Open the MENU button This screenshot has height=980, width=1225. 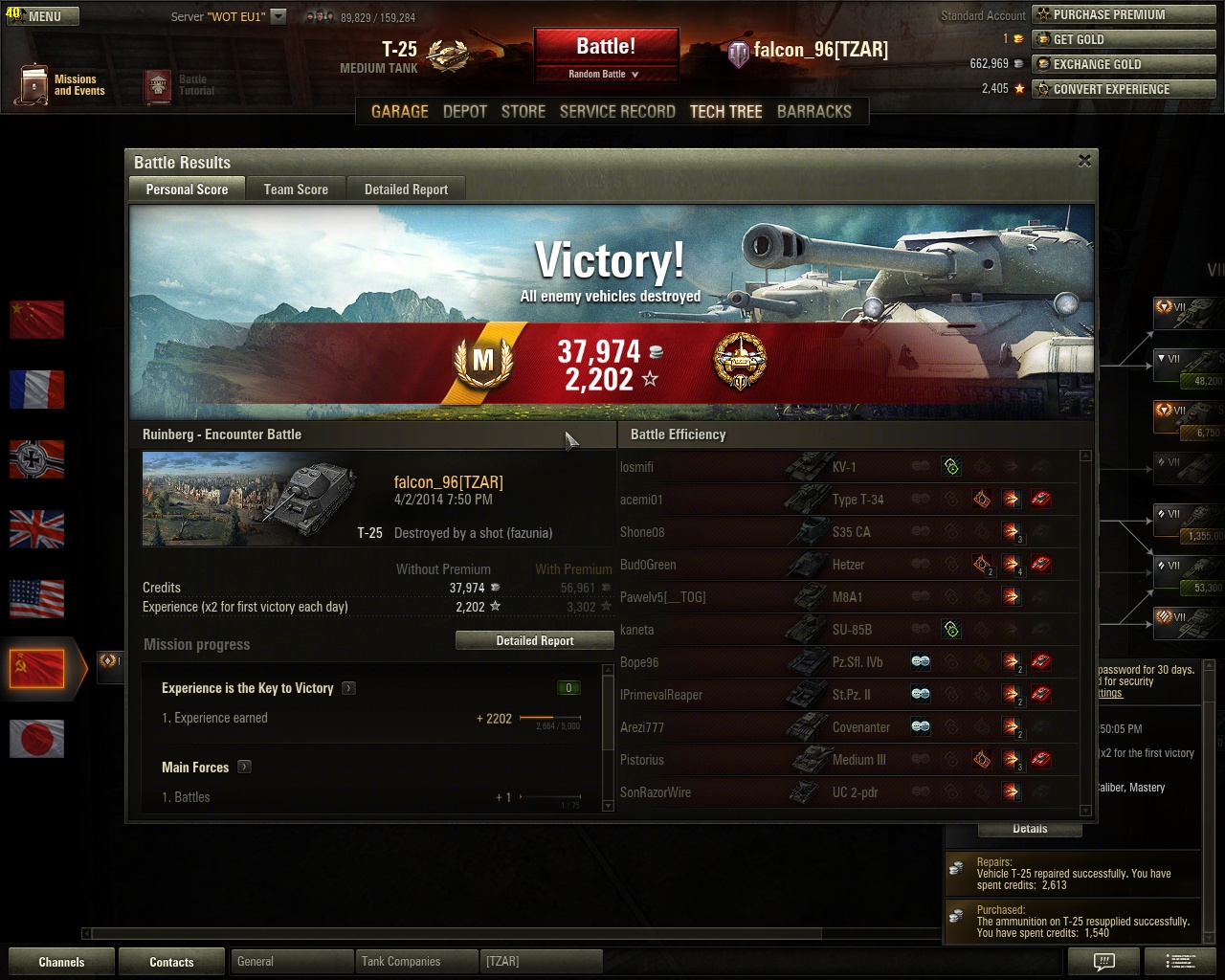pos(43,16)
